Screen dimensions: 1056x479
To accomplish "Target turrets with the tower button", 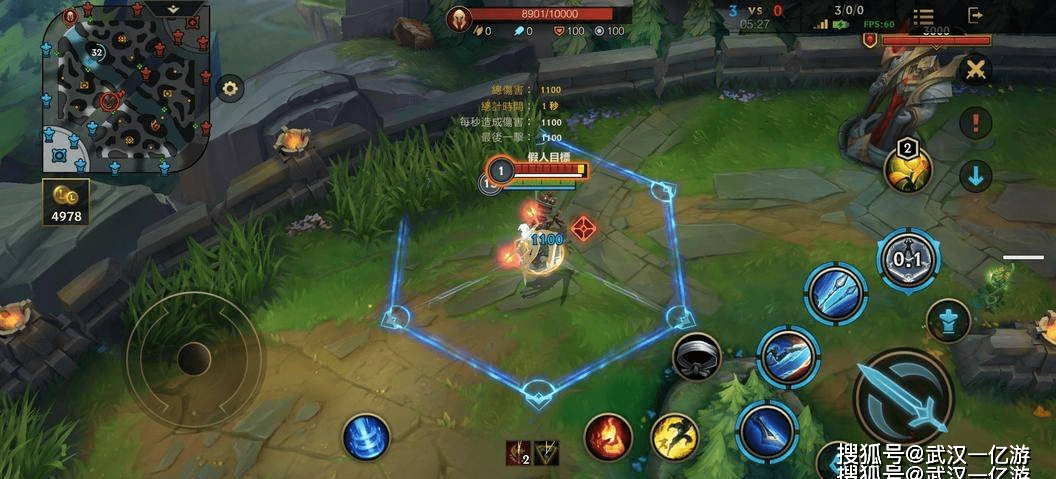I will tap(947, 322).
